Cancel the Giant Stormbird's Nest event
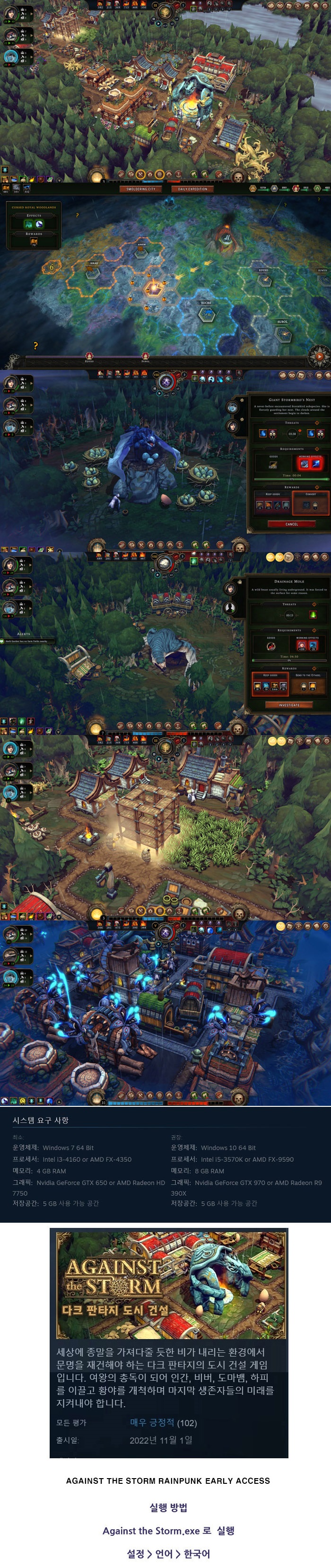Image resolution: width=331 pixels, height=1568 pixels. (291, 524)
